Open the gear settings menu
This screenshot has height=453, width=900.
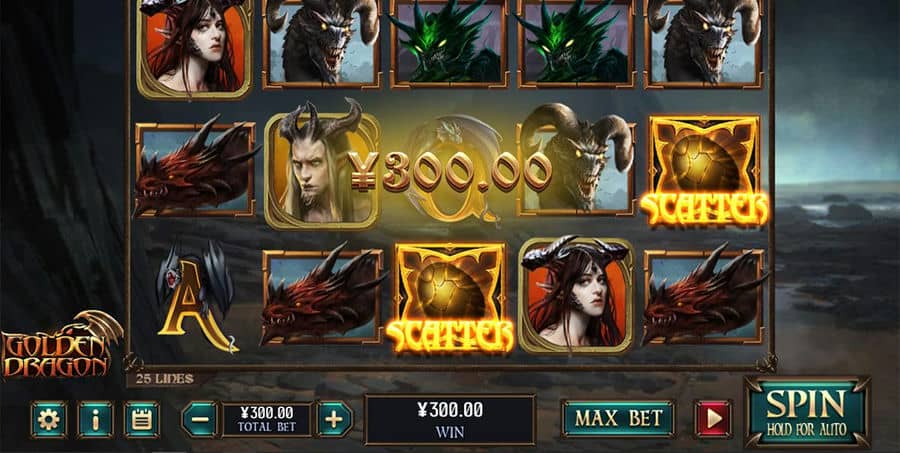(x=48, y=419)
